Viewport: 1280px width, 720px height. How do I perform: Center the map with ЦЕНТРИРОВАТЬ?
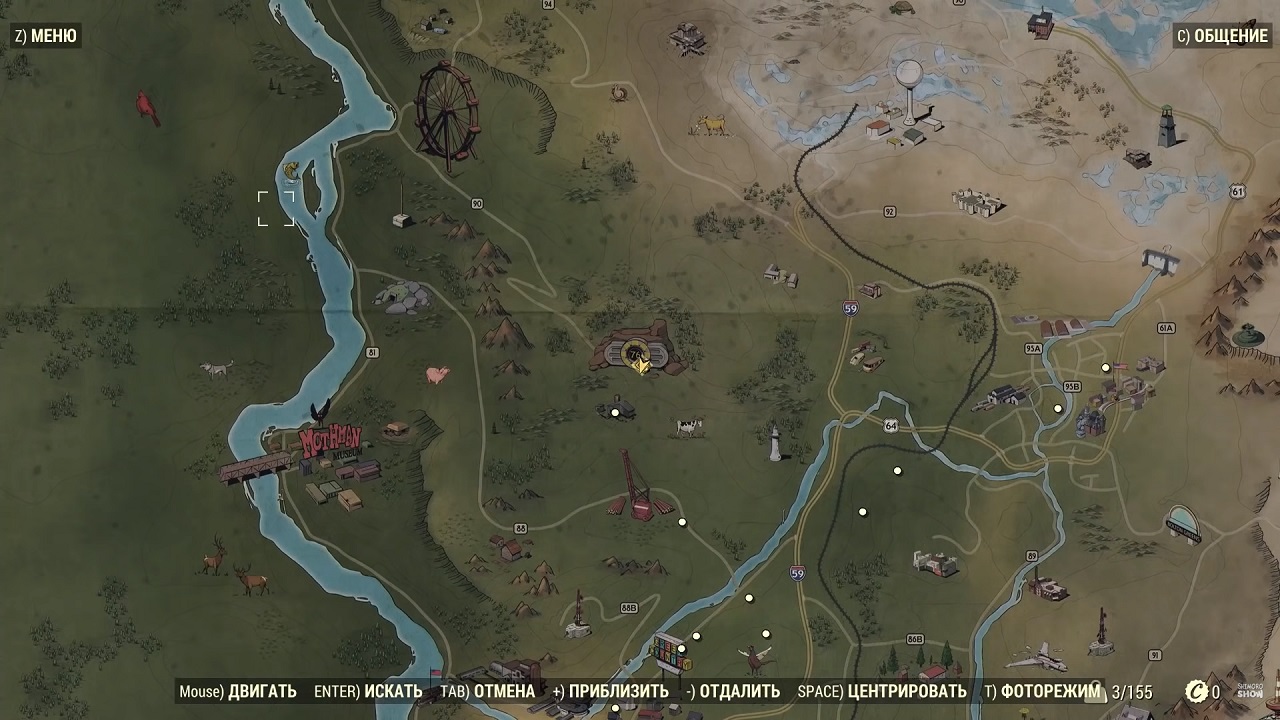pos(881,691)
